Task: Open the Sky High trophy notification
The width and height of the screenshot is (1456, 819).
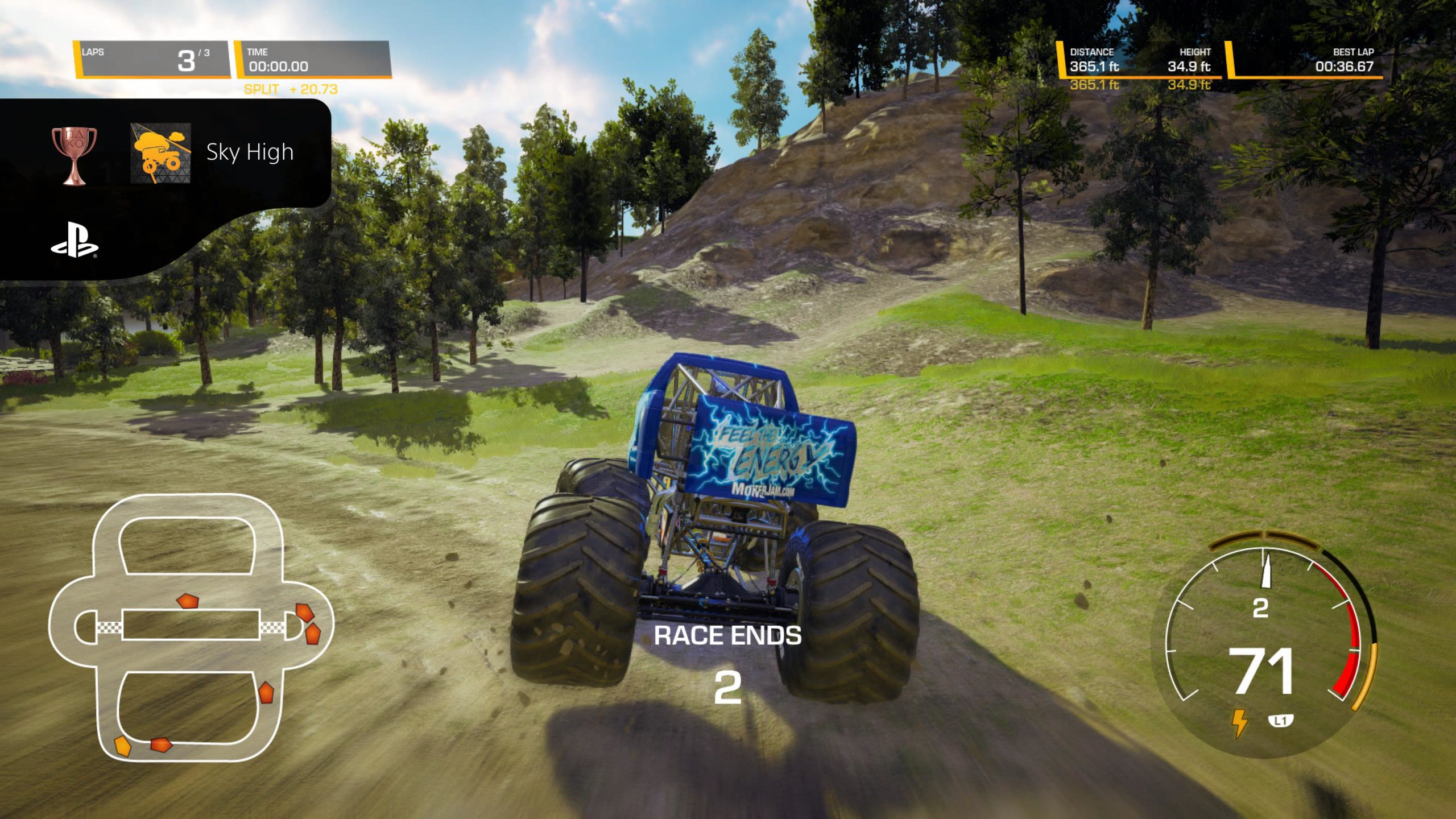Action: [x=249, y=152]
